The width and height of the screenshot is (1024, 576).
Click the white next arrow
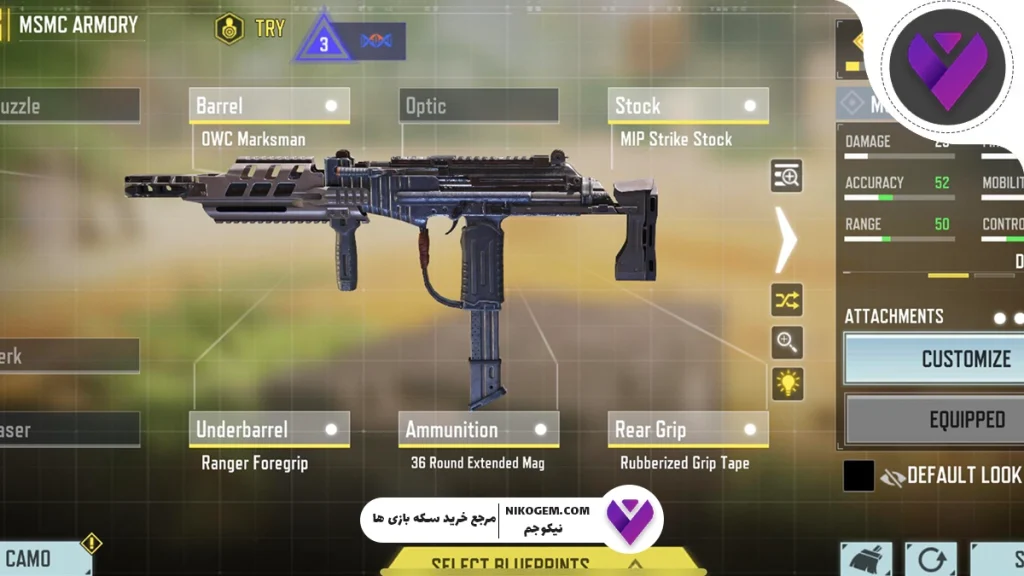click(786, 240)
